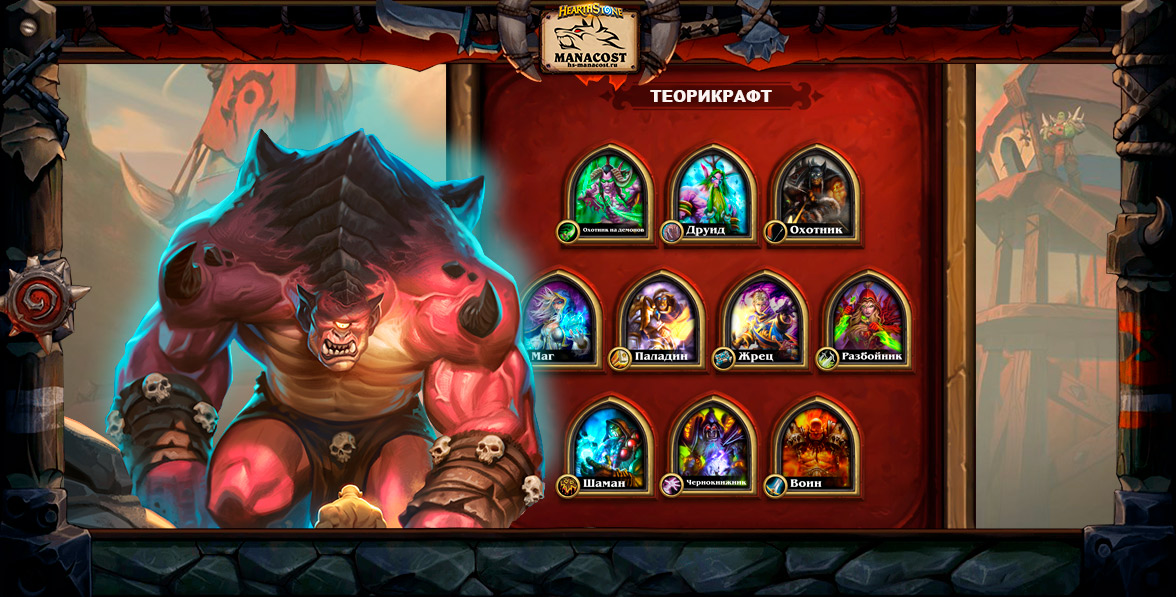Open the ТЕОРИКРАФТ header banner
1176x597 pixels.
[x=711, y=96]
